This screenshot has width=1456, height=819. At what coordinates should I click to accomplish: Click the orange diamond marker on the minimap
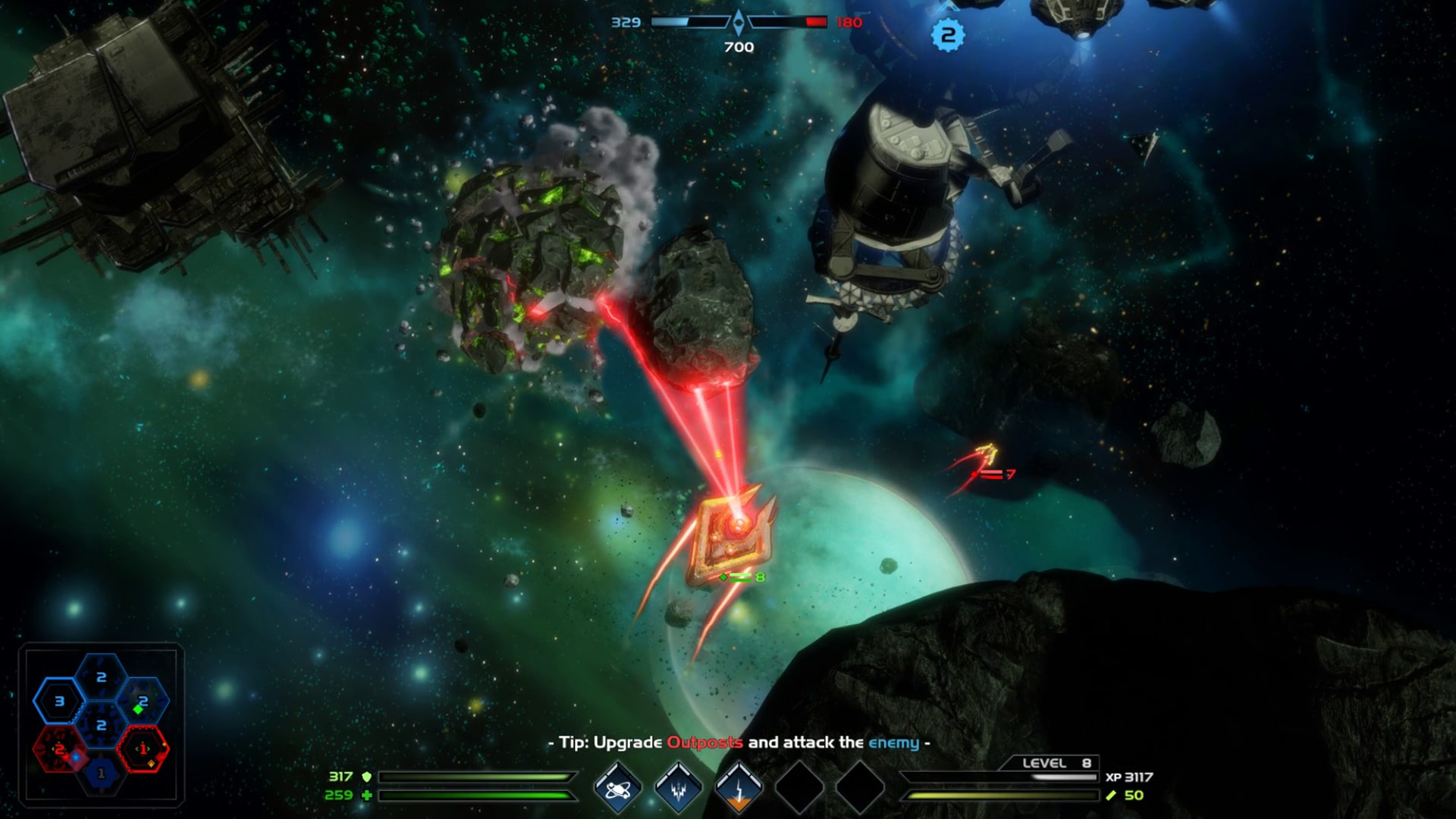pos(151,764)
